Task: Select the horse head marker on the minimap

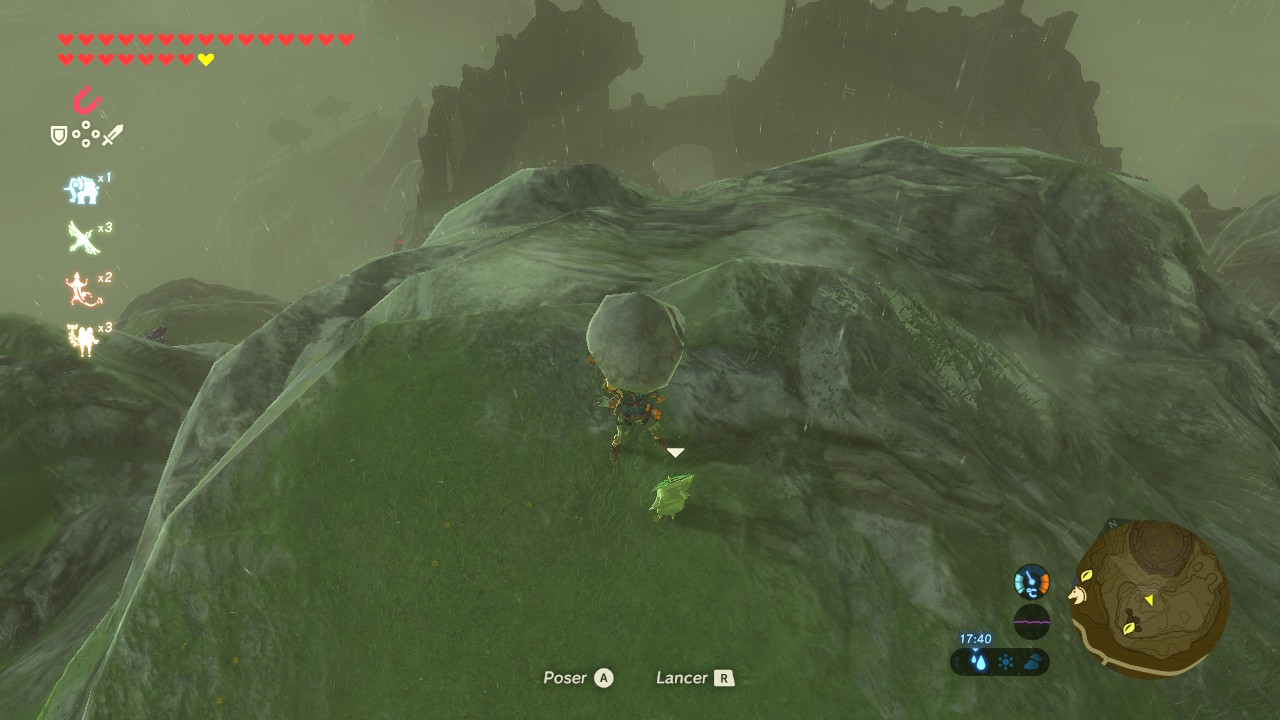Action: (x=1078, y=595)
